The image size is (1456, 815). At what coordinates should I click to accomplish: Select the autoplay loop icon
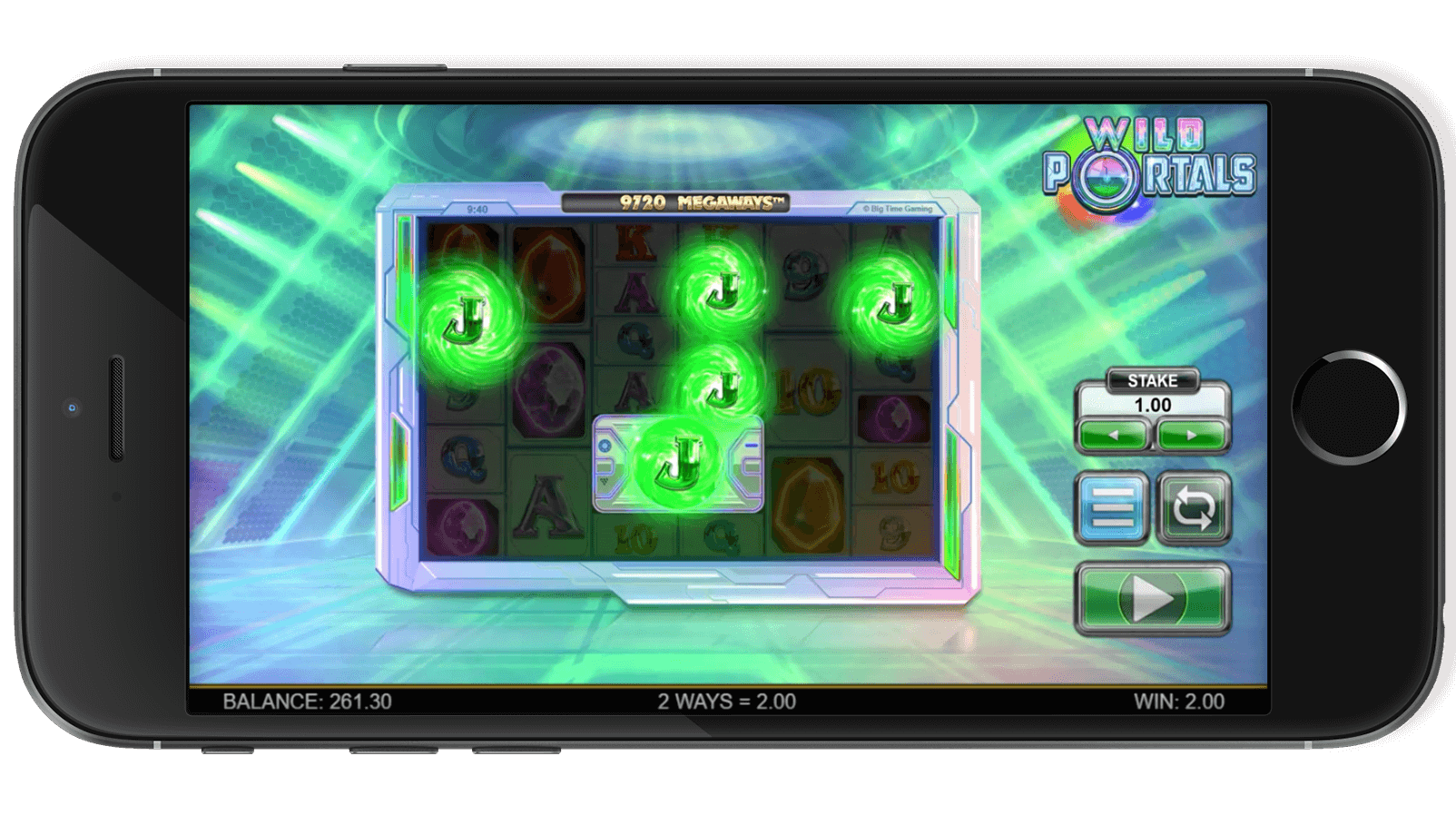1193,507
